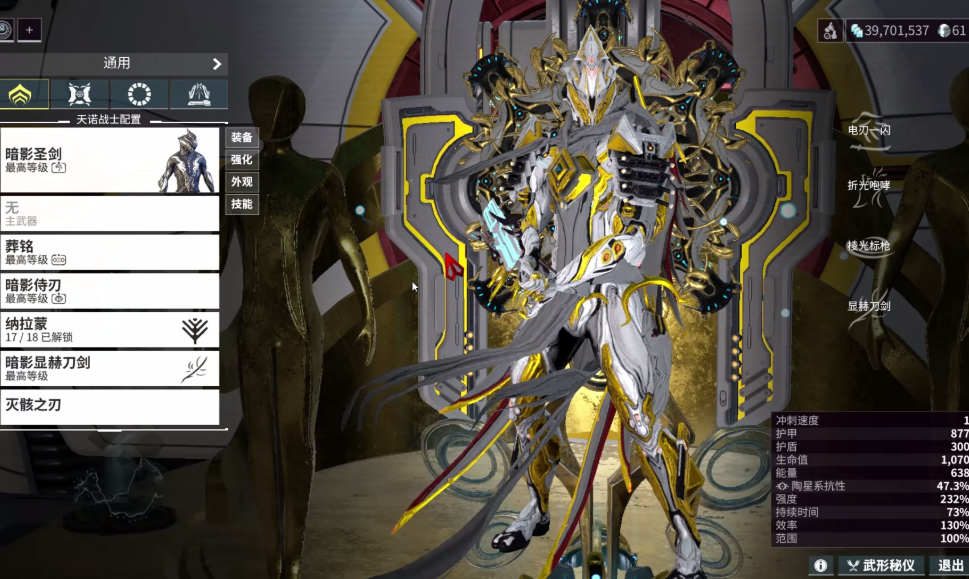Open the 武形秘仪 menu

[880, 566]
